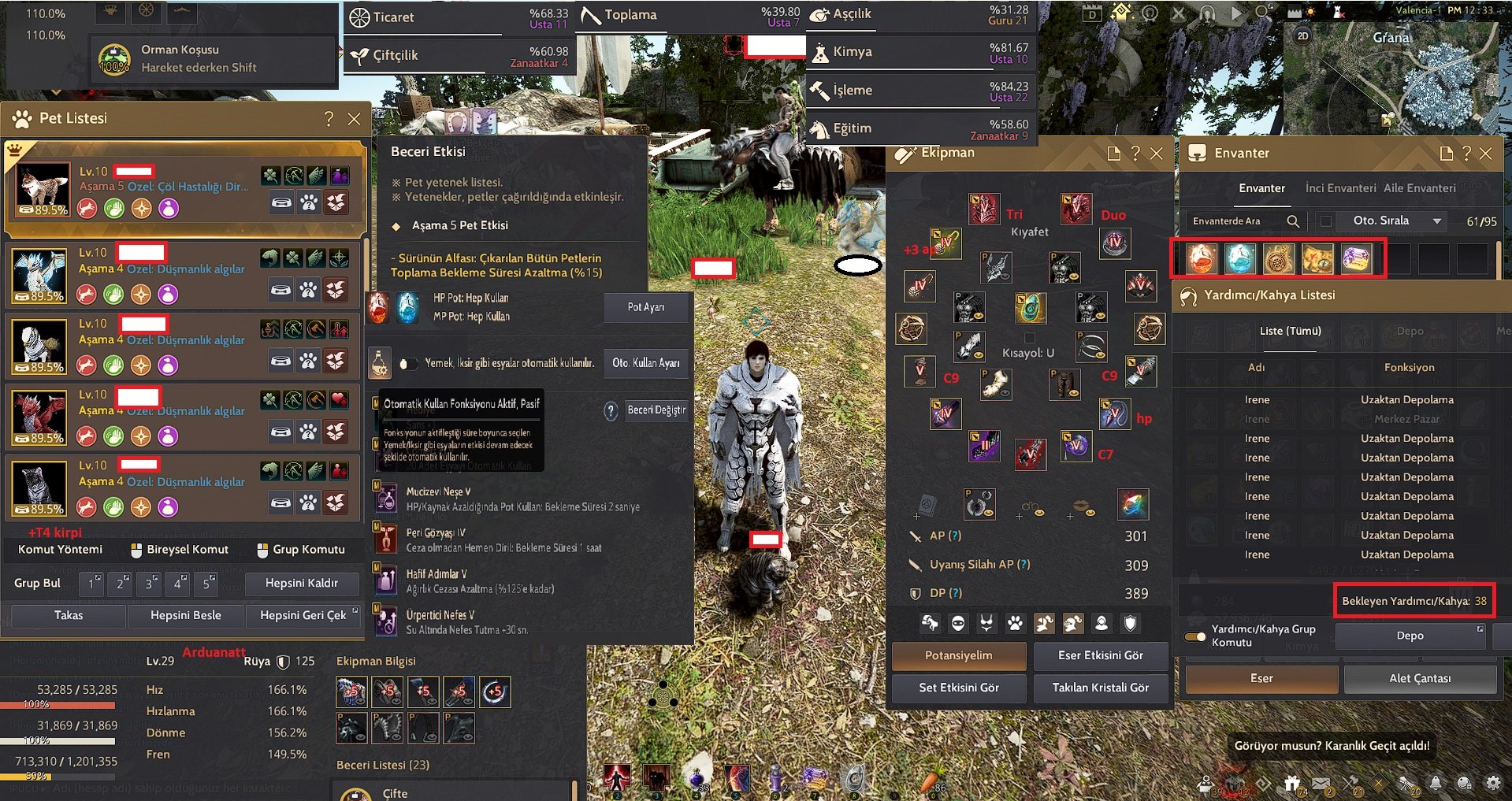The image size is (1512, 801).
Task: Click the Mucizevi Neşe V skill icon
Action: 385,497
